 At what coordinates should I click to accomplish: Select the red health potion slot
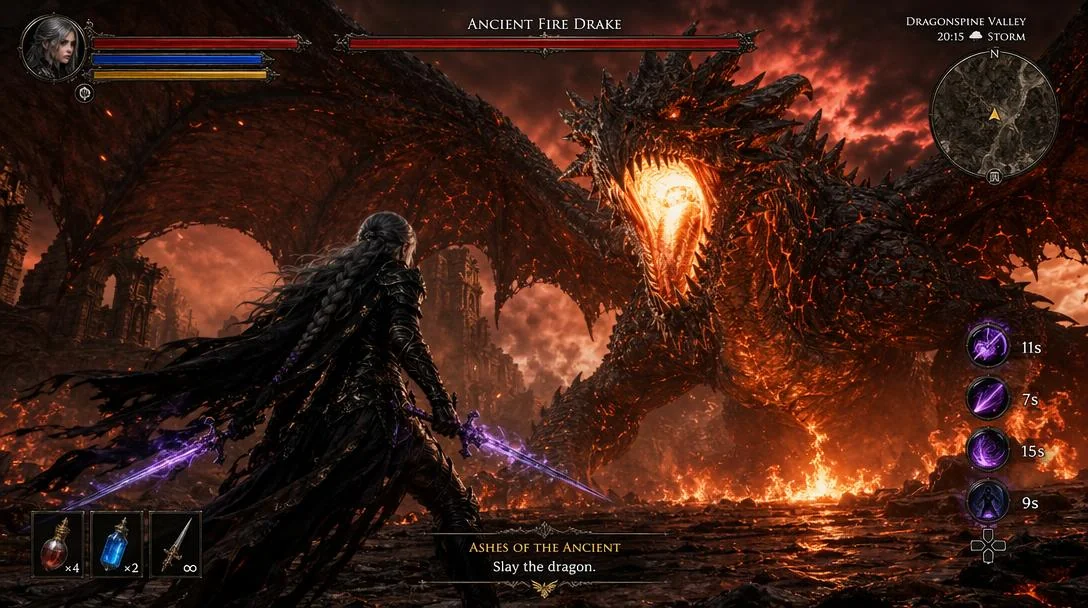(58, 544)
